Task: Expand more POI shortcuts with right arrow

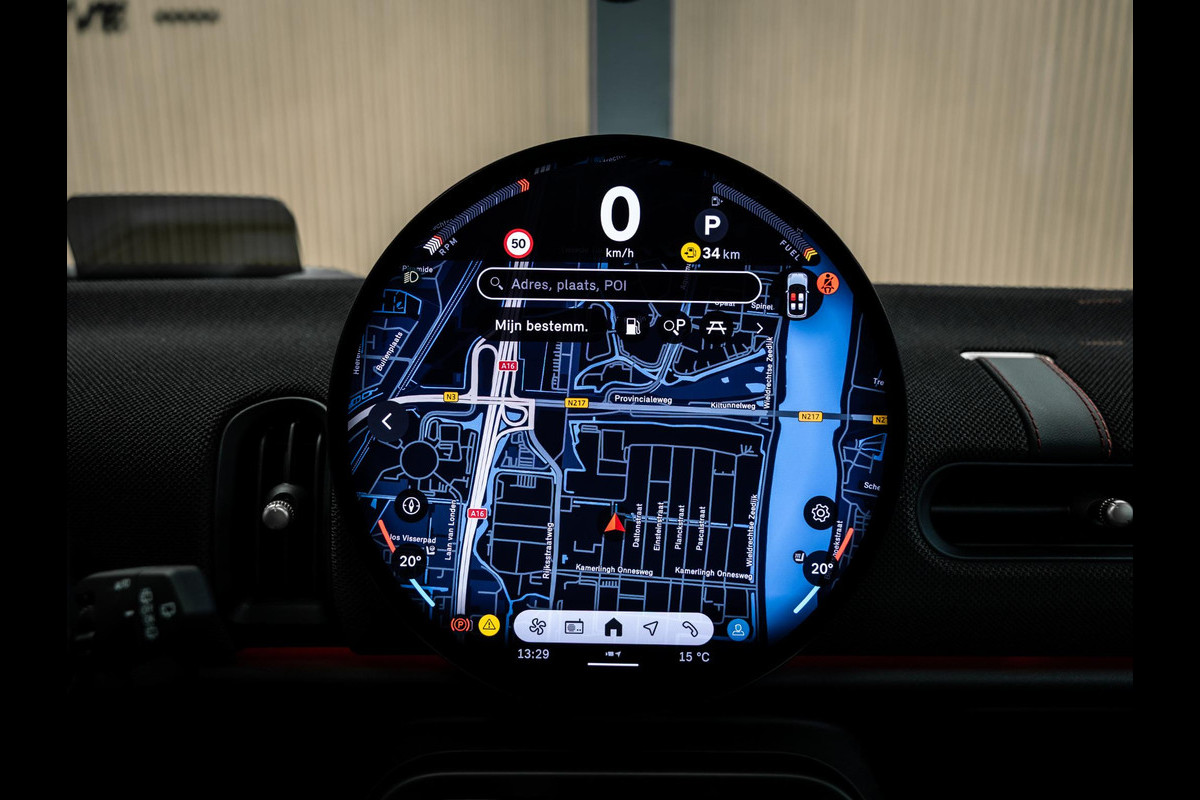Action: 759,327
